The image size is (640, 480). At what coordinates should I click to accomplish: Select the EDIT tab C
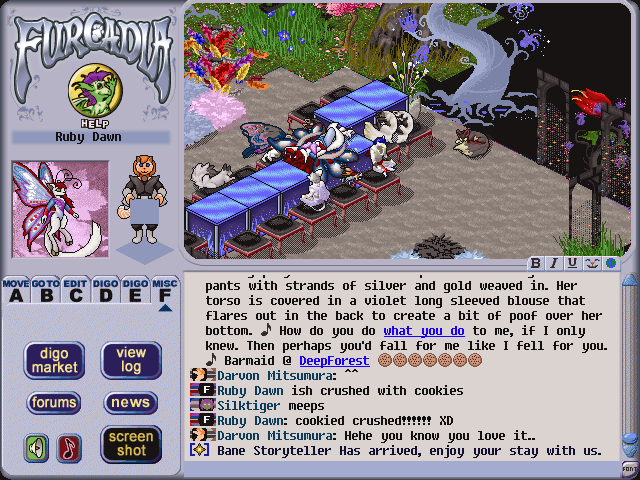coord(75,290)
